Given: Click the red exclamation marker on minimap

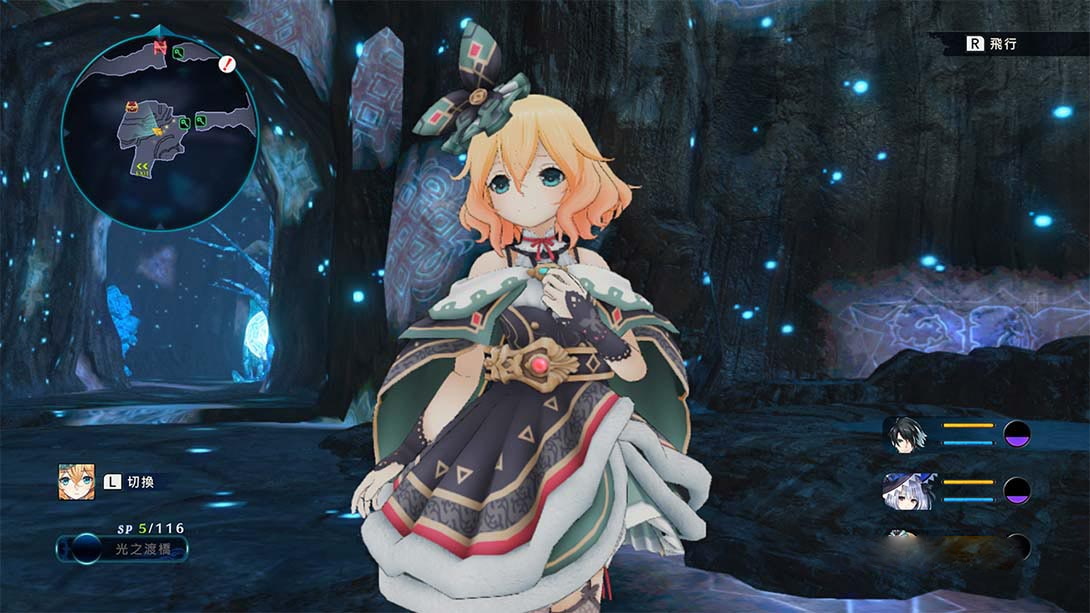Looking at the screenshot, I should coord(228,65).
